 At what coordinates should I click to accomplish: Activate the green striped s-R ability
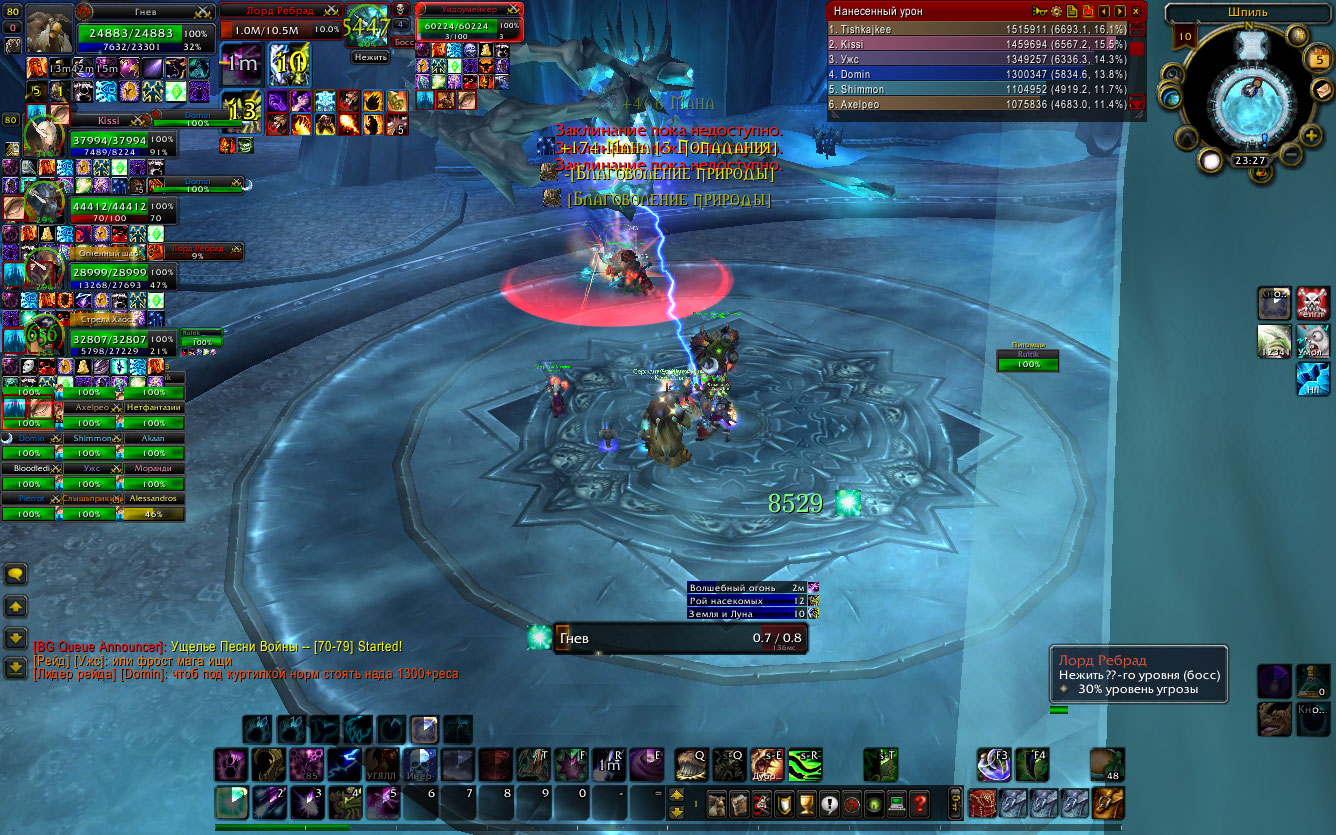[806, 765]
